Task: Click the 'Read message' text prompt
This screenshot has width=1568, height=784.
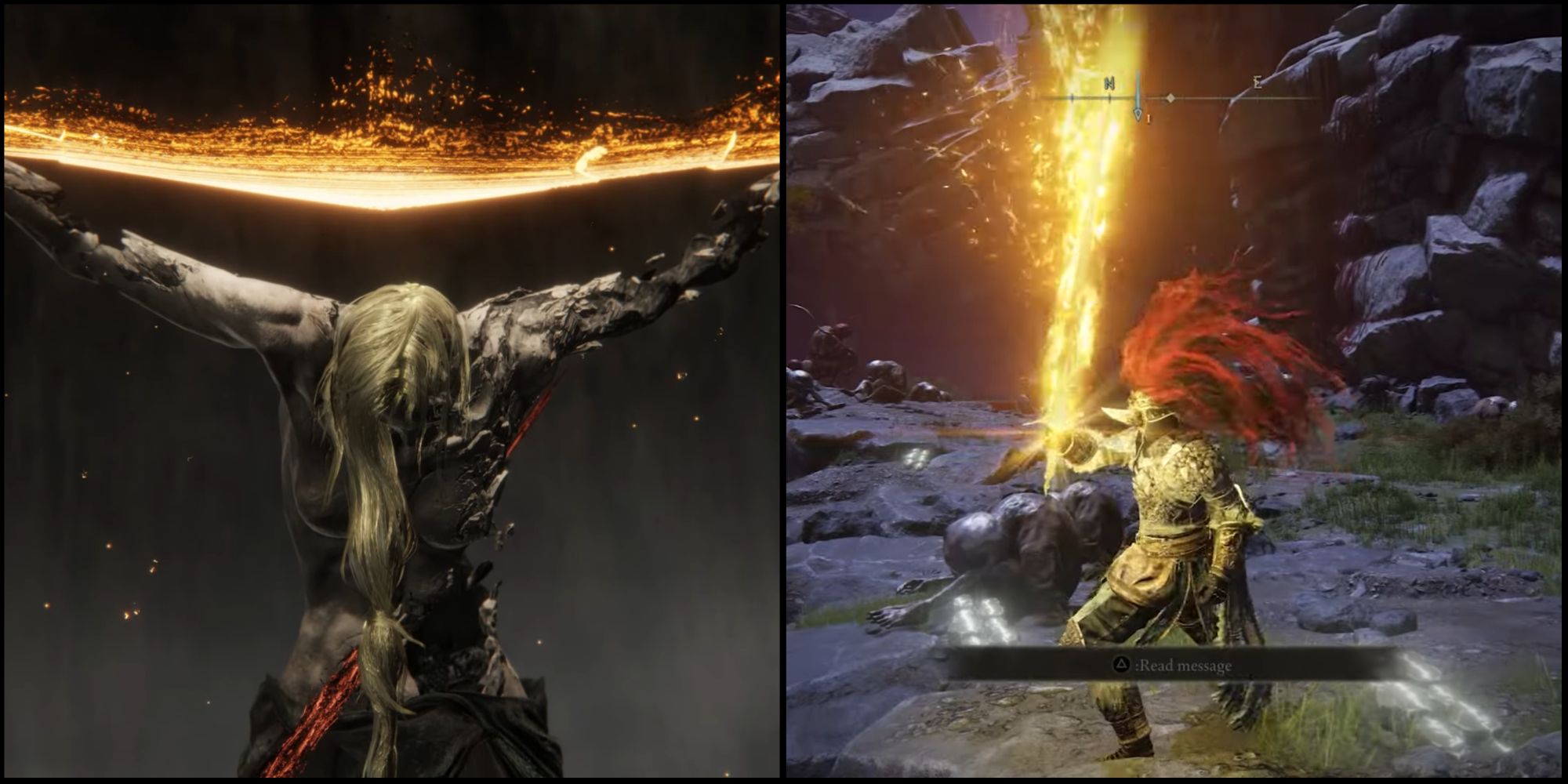Action: [x=1184, y=665]
